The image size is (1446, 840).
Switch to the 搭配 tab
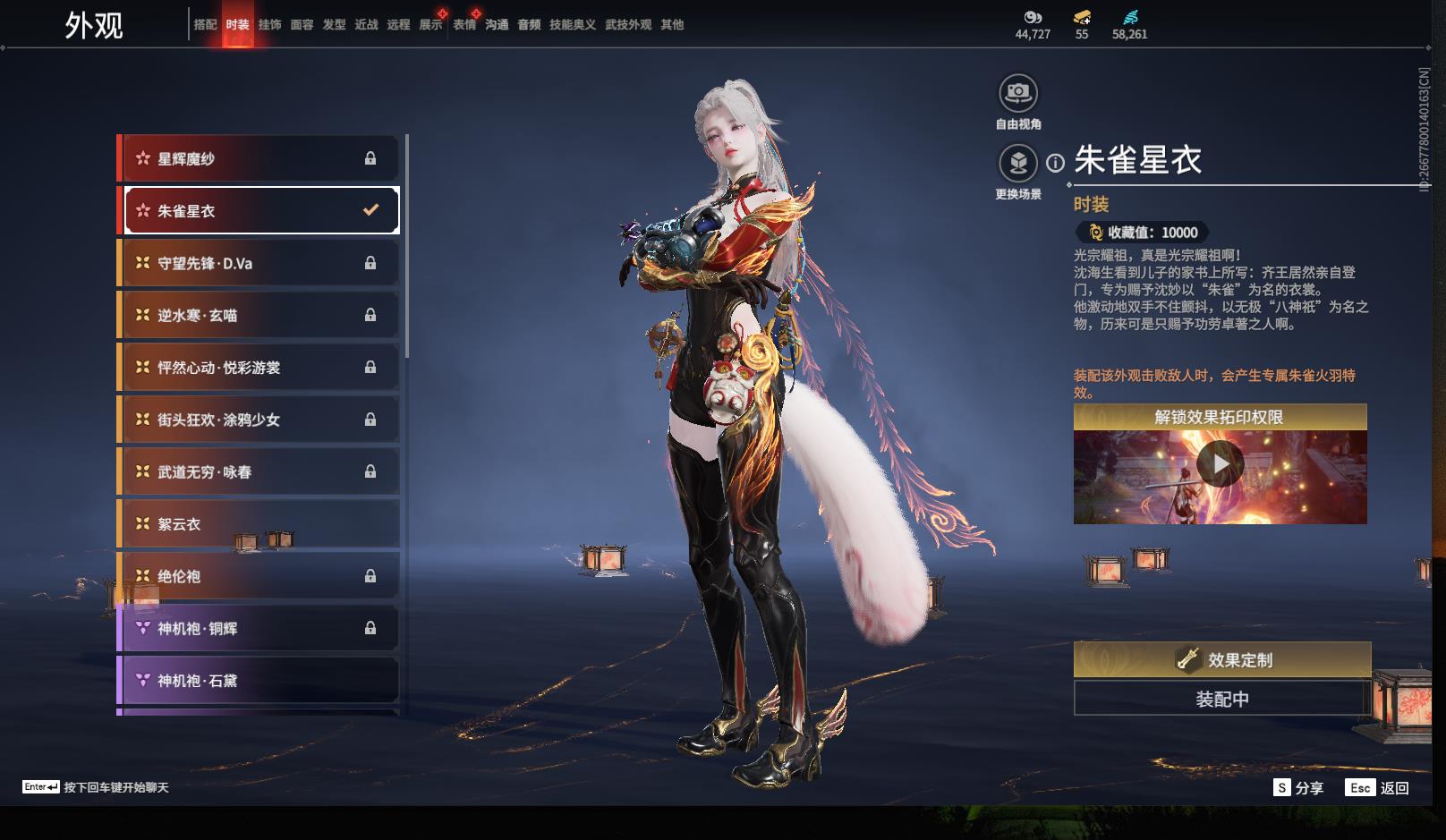(x=205, y=25)
